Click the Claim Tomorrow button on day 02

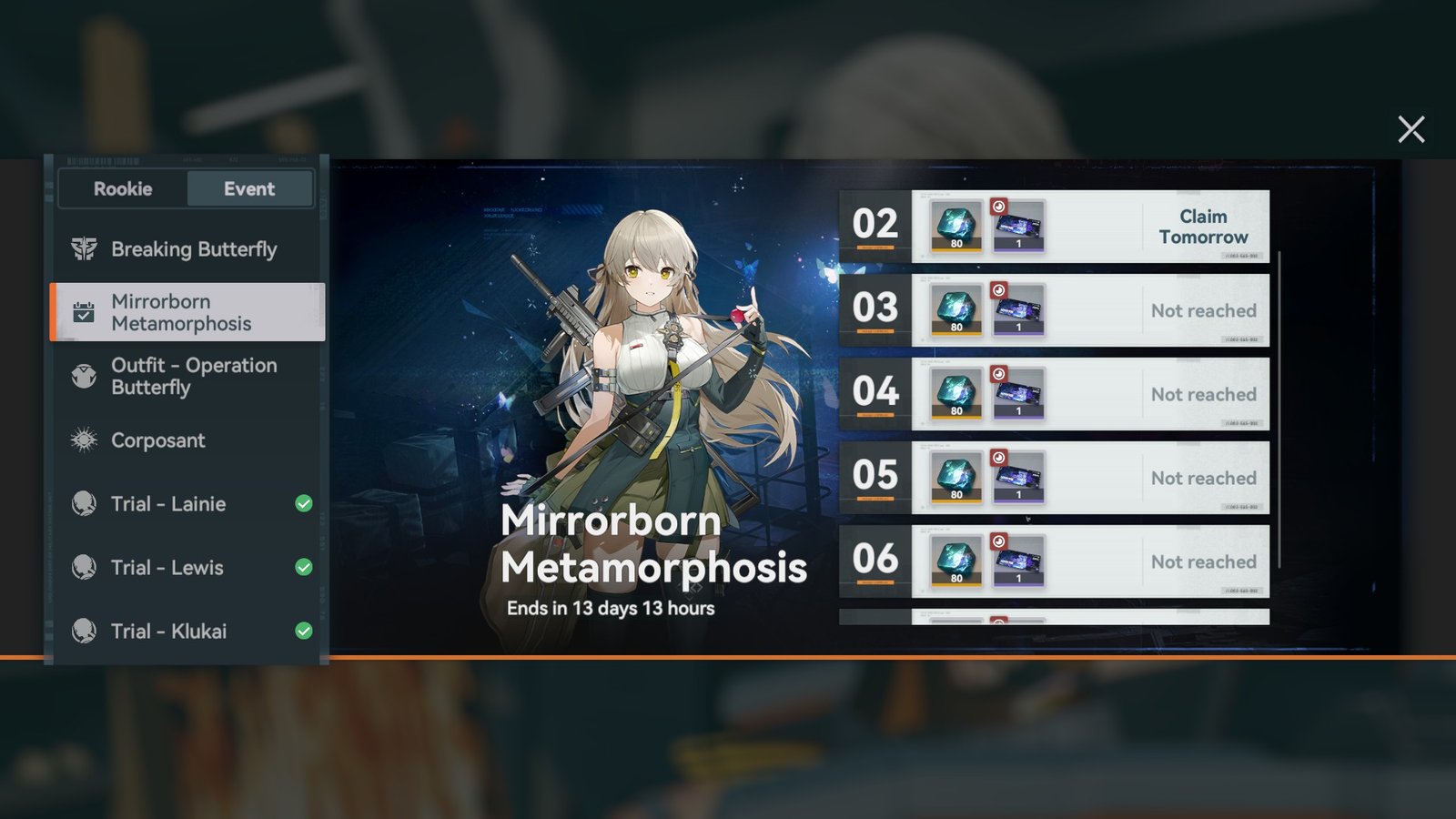[x=1203, y=227]
